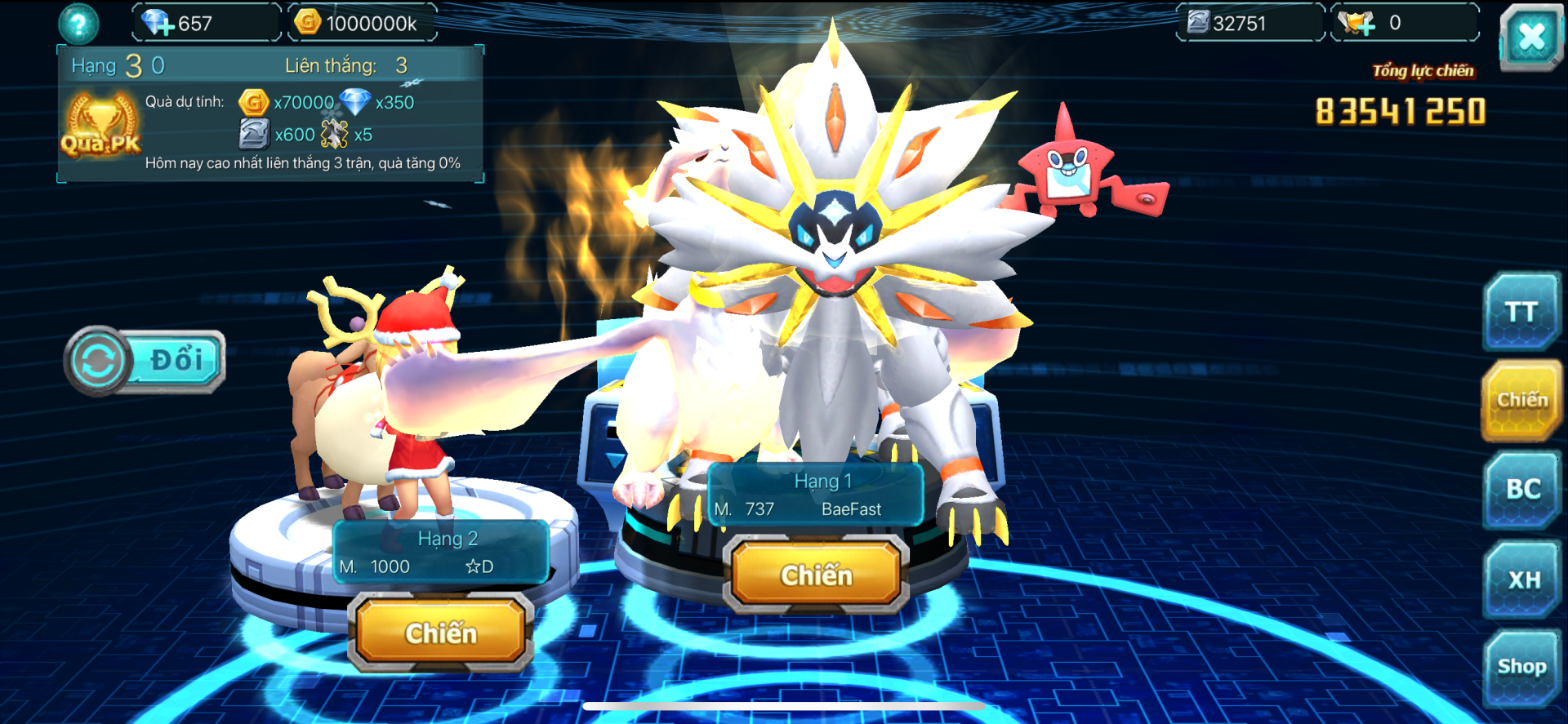This screenshot has width=1568, height=724.
Task: Open the BC side button
Action: pyautogui.click(x=1522, y=489)
